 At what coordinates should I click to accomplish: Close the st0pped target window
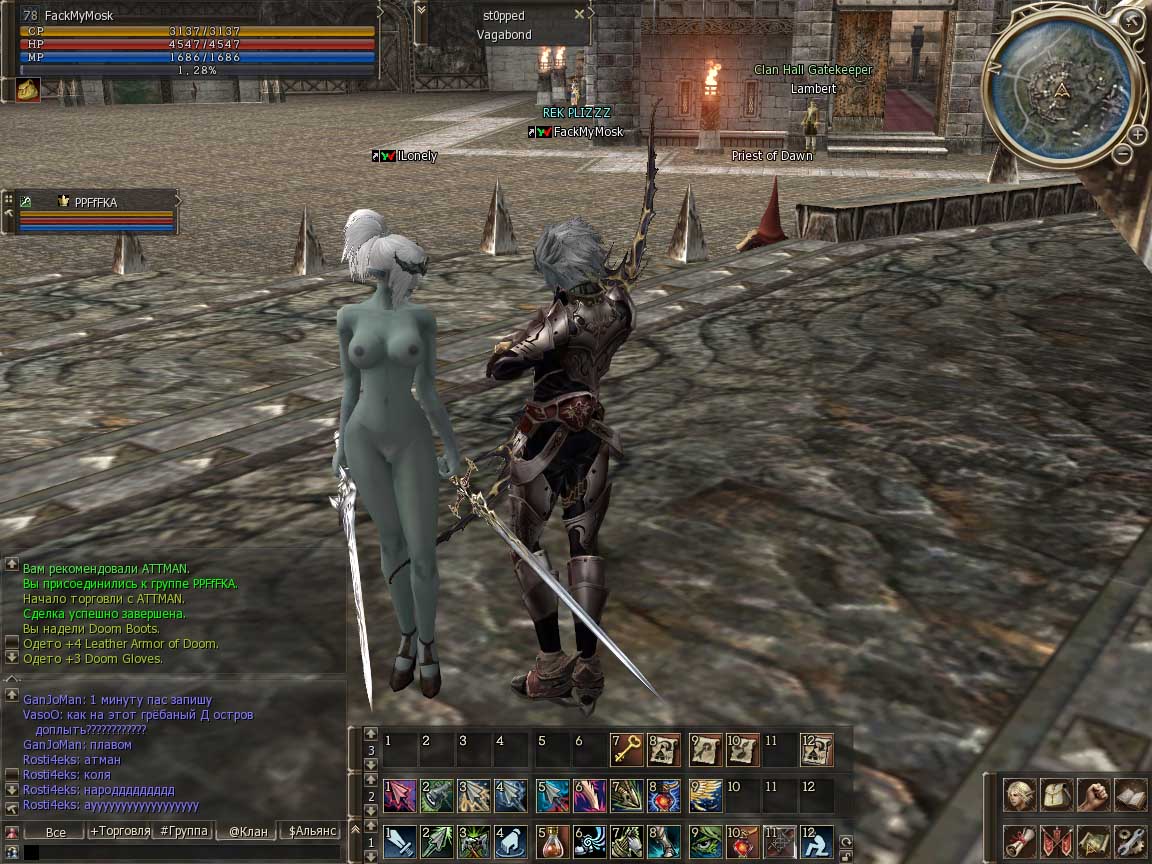click(580, 15)
